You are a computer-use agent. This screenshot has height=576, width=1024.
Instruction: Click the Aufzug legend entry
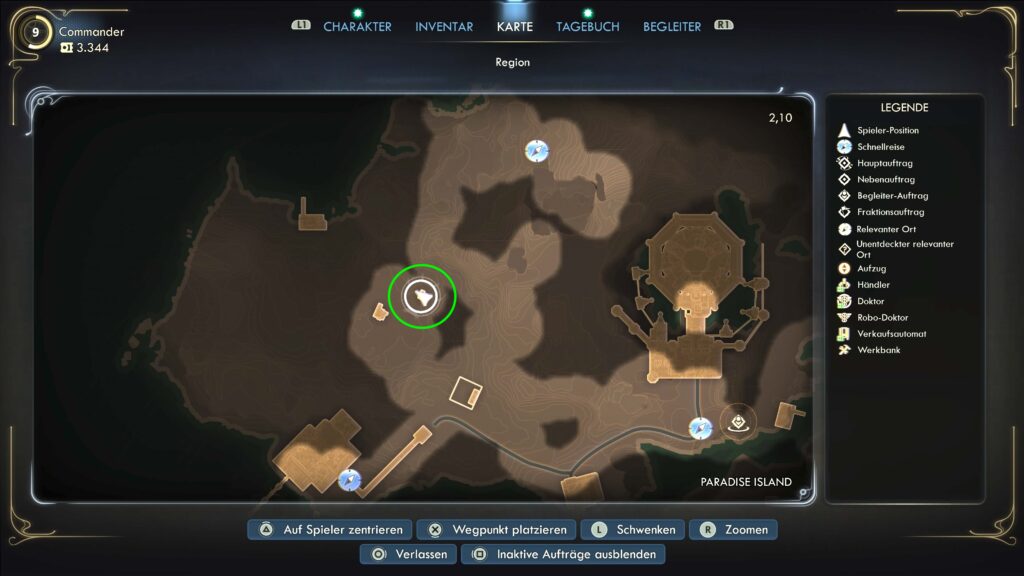coord(871,269)
